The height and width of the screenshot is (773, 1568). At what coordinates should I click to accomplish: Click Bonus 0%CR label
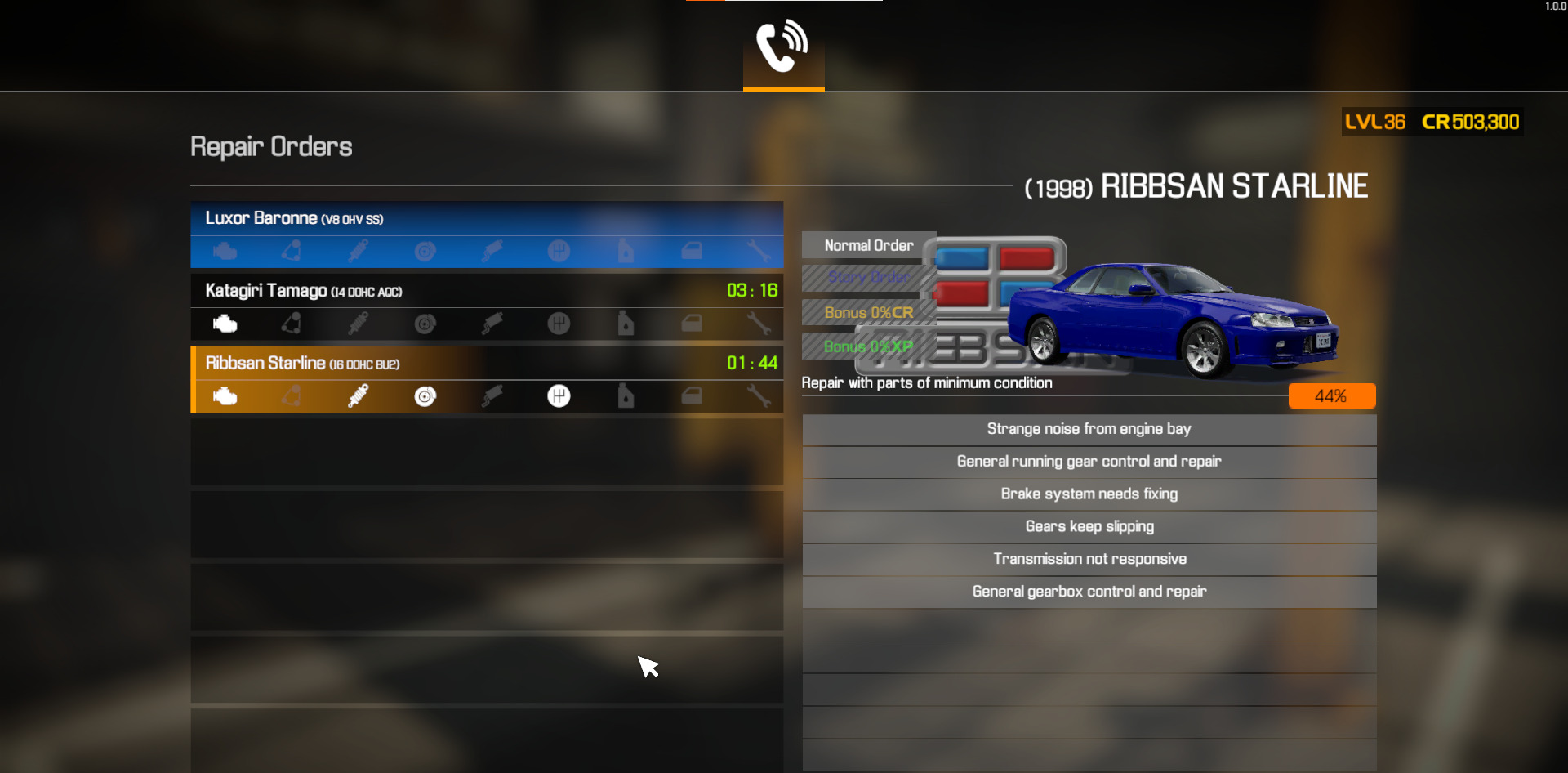868,312
